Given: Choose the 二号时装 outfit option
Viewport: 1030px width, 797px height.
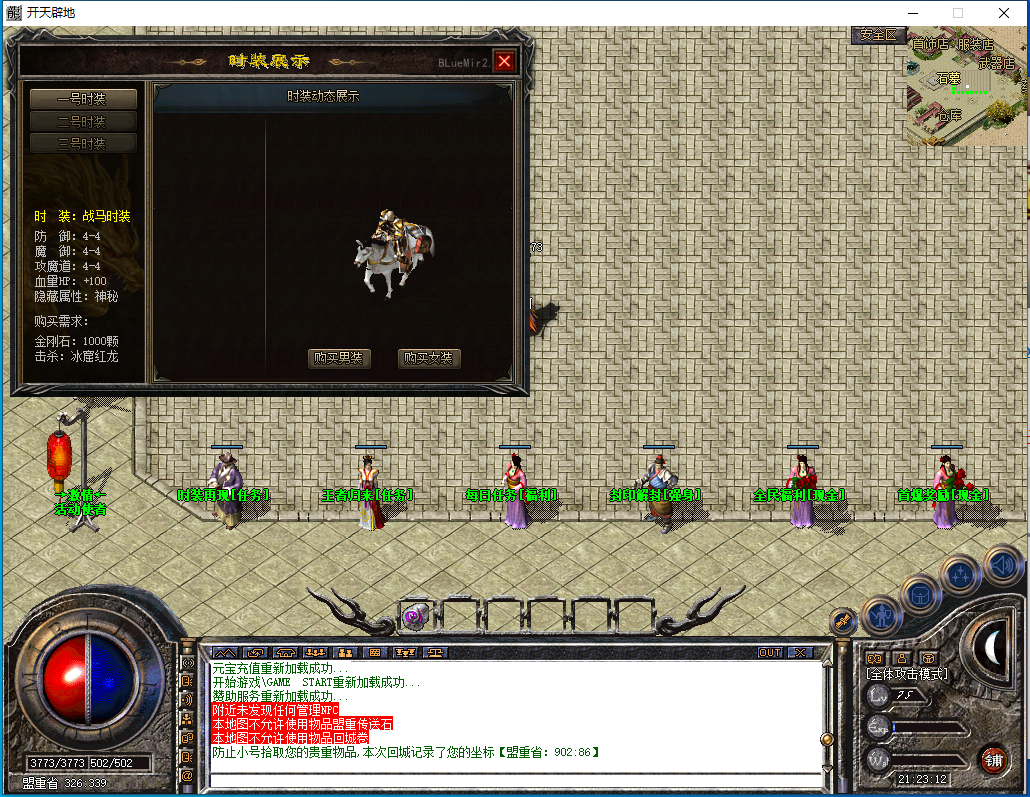Looking at the screenshot, I should click(x=82, y=121).
